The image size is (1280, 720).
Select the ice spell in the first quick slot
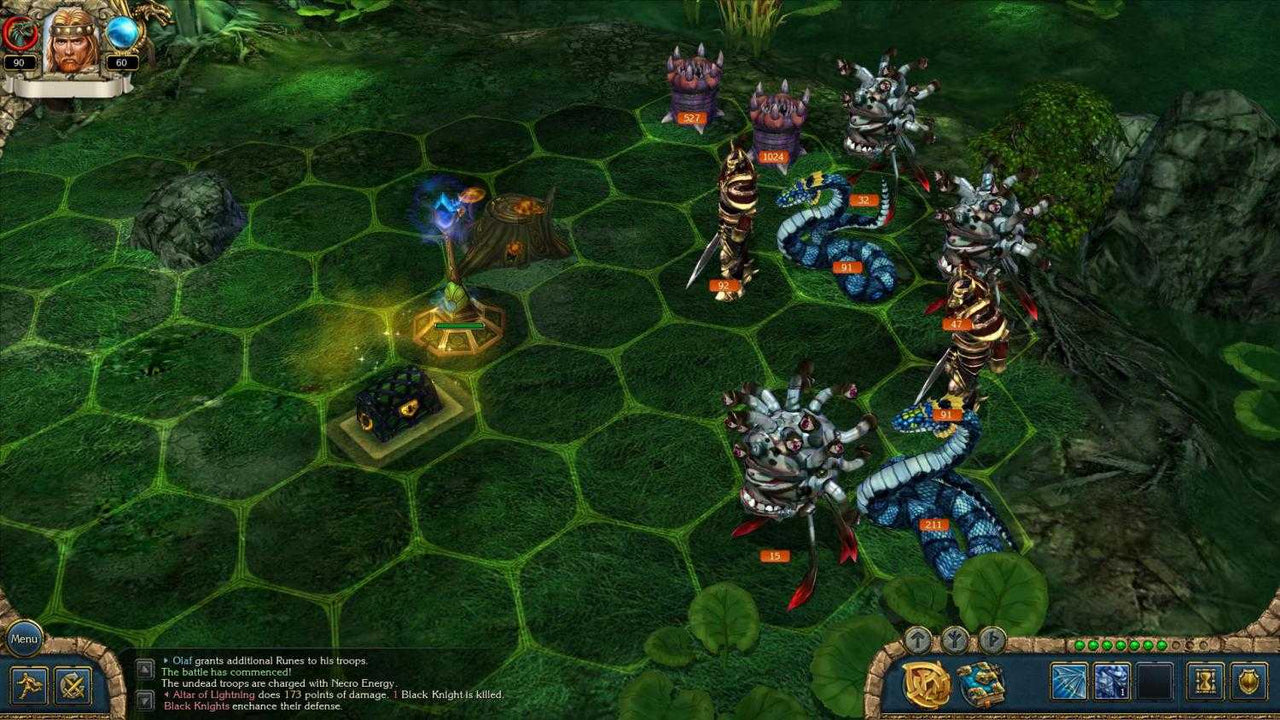coord(1068,680)
